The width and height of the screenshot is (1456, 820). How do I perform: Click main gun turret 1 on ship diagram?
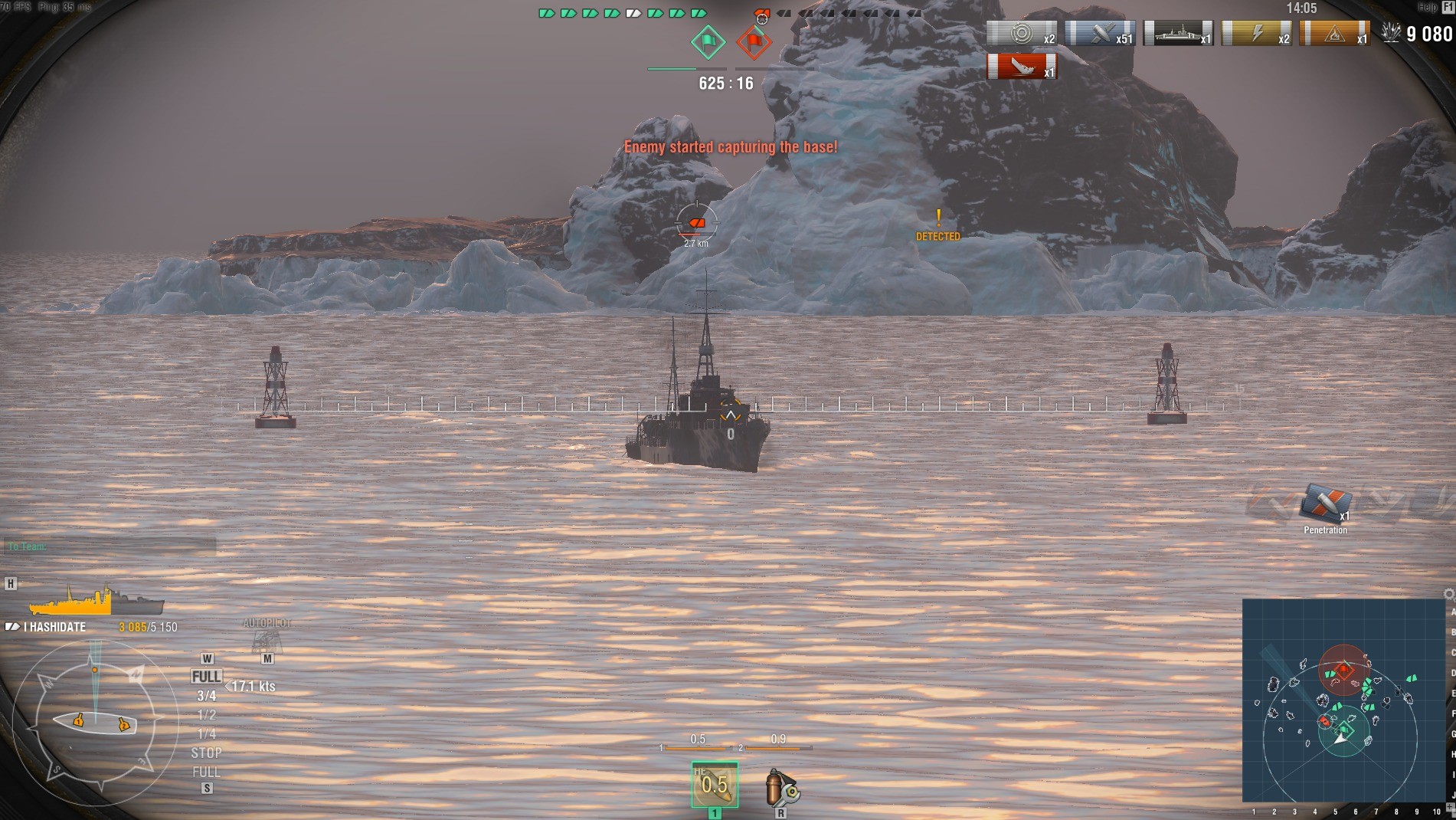pos(78,720)
